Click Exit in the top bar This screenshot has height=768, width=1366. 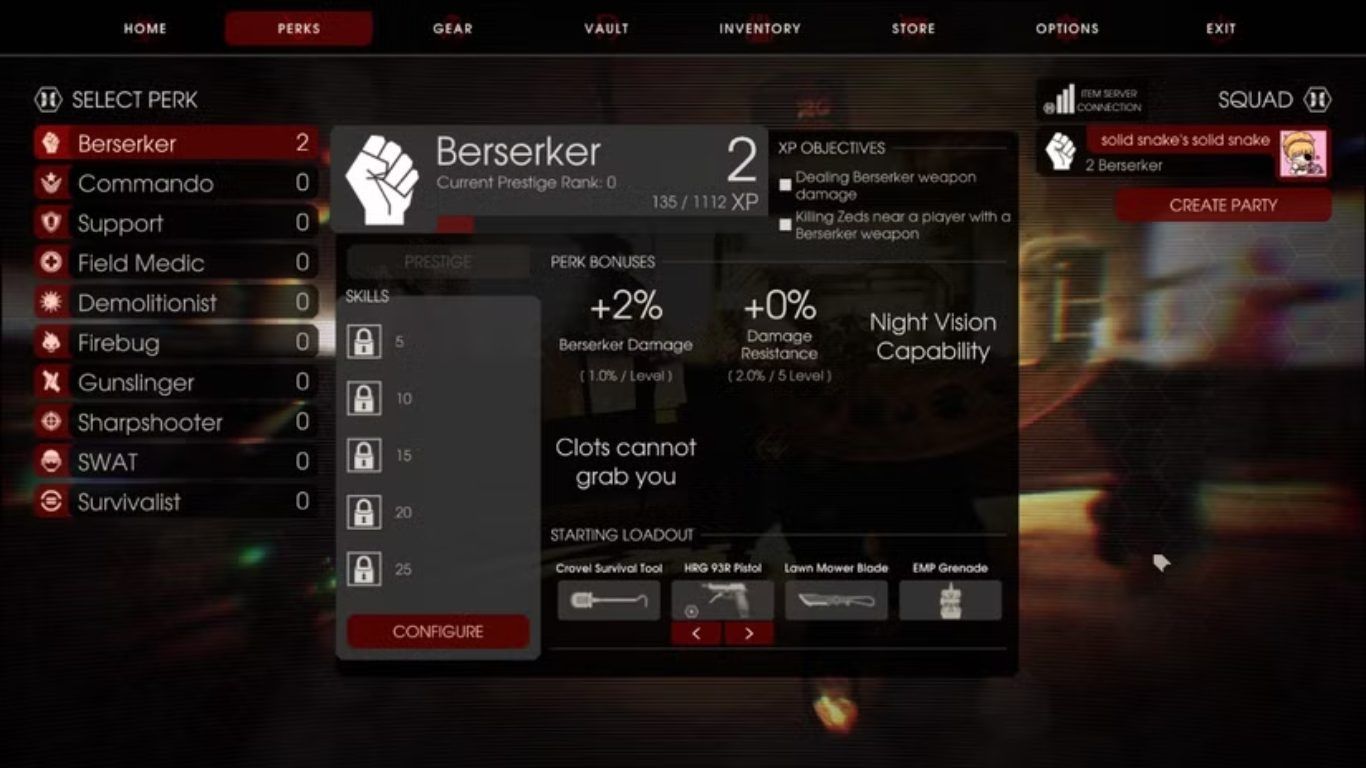(x=1221, y=29)
